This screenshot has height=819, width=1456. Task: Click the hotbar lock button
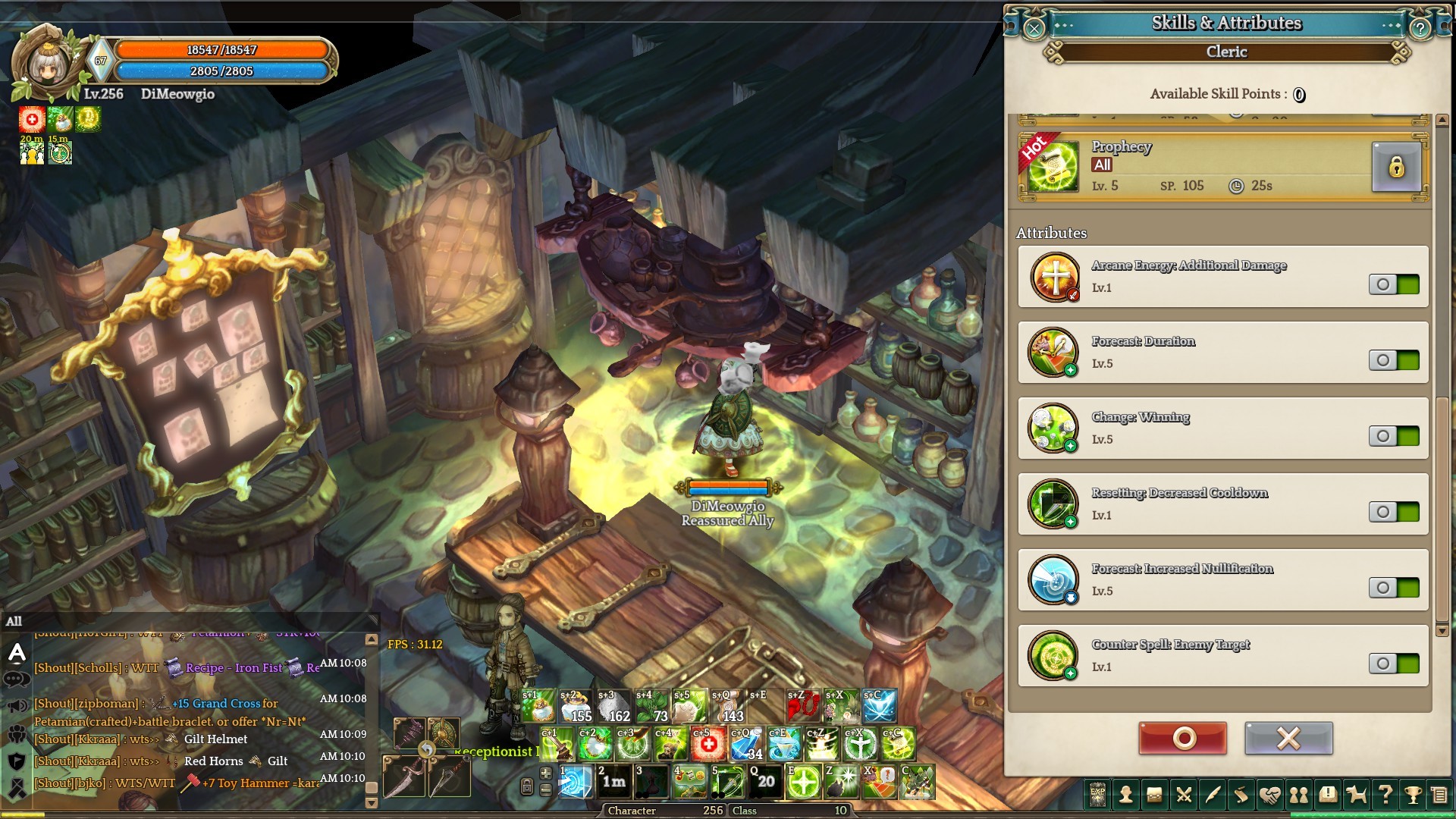click(527, 786)
